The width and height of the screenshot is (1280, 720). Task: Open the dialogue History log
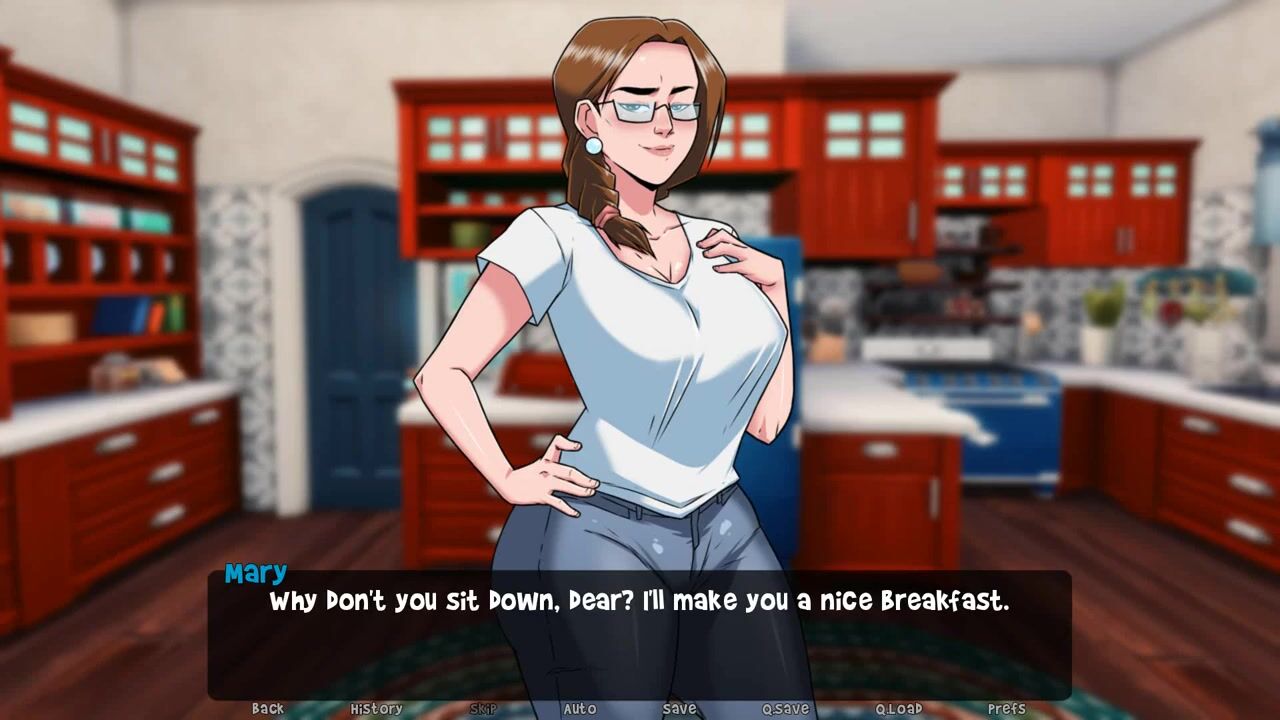pos(376,709)
